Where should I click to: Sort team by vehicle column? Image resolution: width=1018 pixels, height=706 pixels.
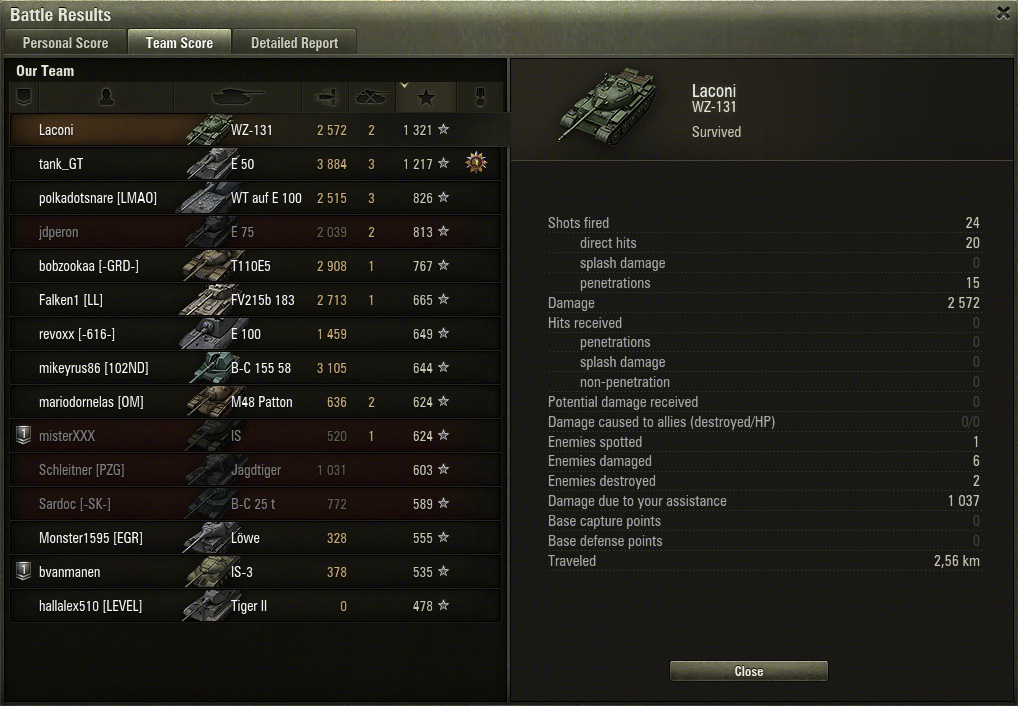[x=238, y=97]
